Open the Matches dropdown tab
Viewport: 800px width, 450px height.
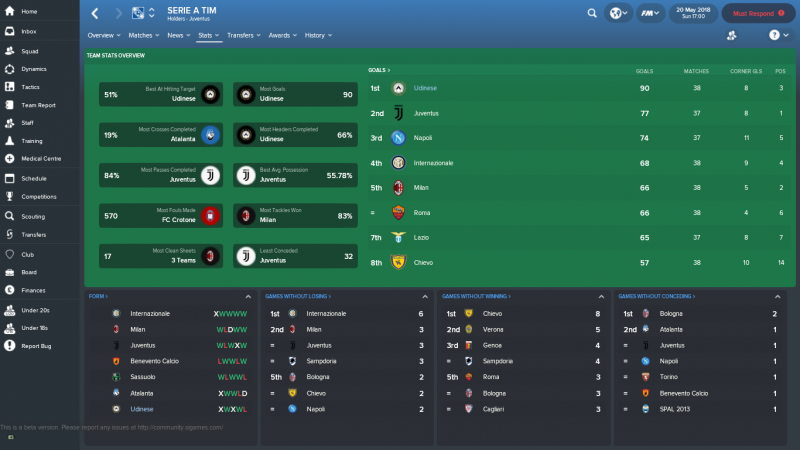142,35
